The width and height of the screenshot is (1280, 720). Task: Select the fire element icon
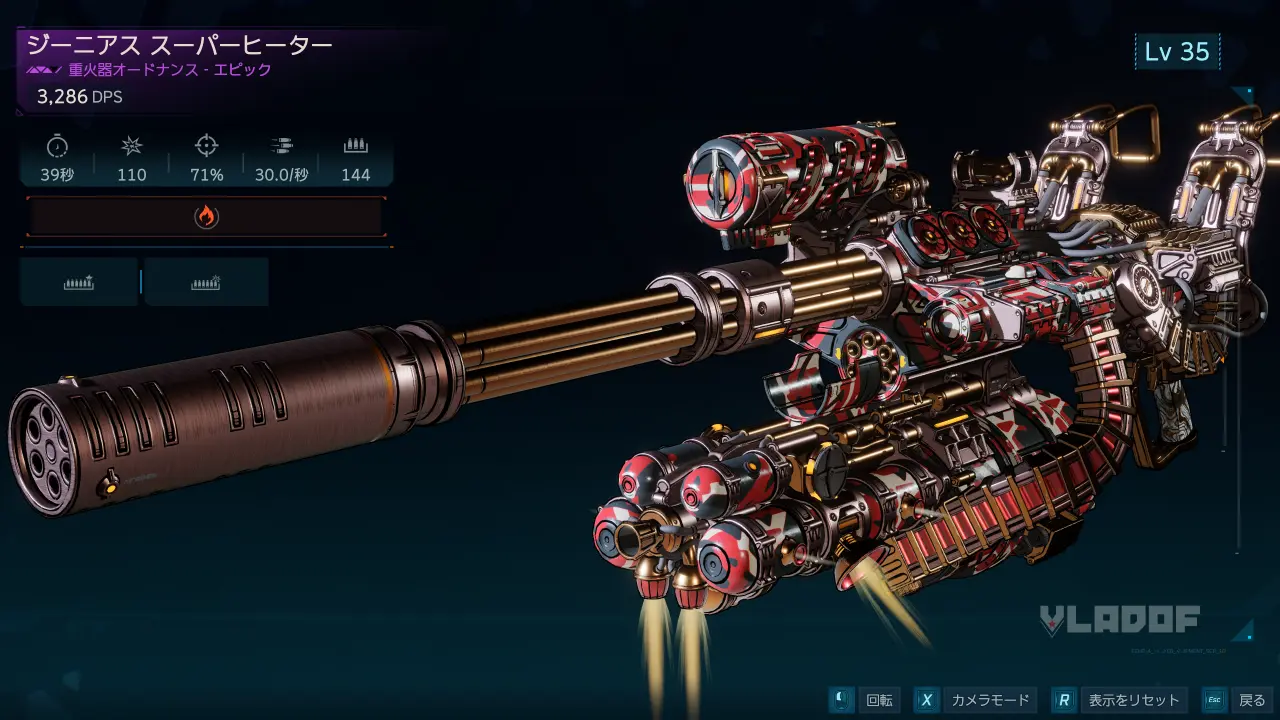[206, 217]
